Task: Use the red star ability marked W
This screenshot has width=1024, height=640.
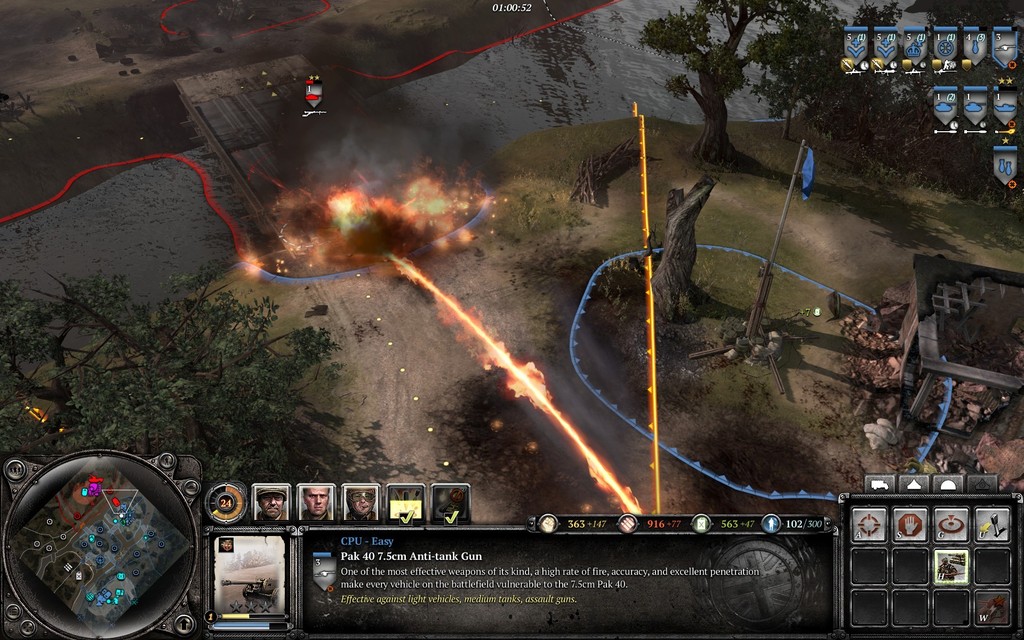Action: point(991,607)
